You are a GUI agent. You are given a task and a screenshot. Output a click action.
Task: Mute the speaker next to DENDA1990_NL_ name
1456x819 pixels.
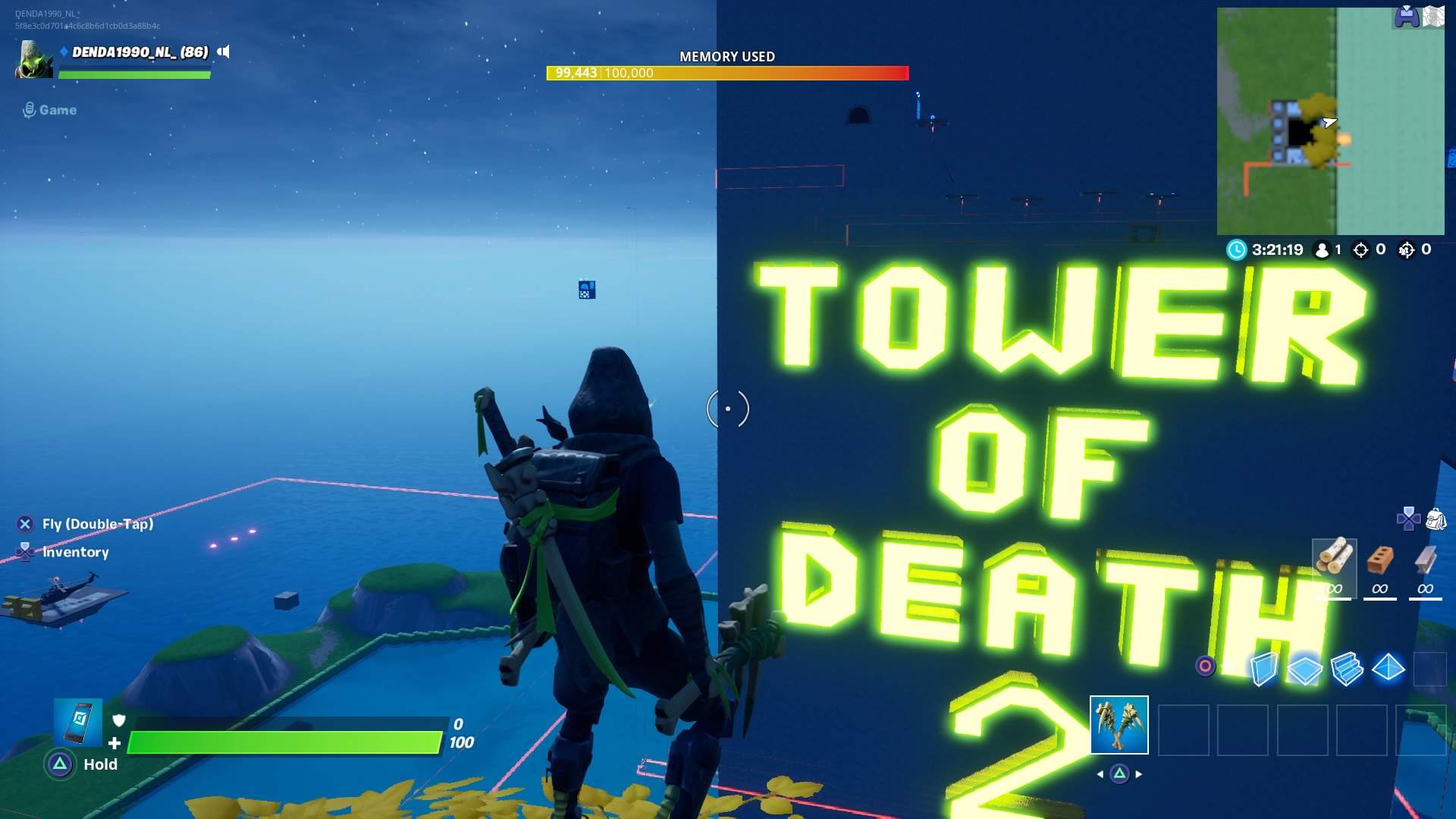[223, 52]
